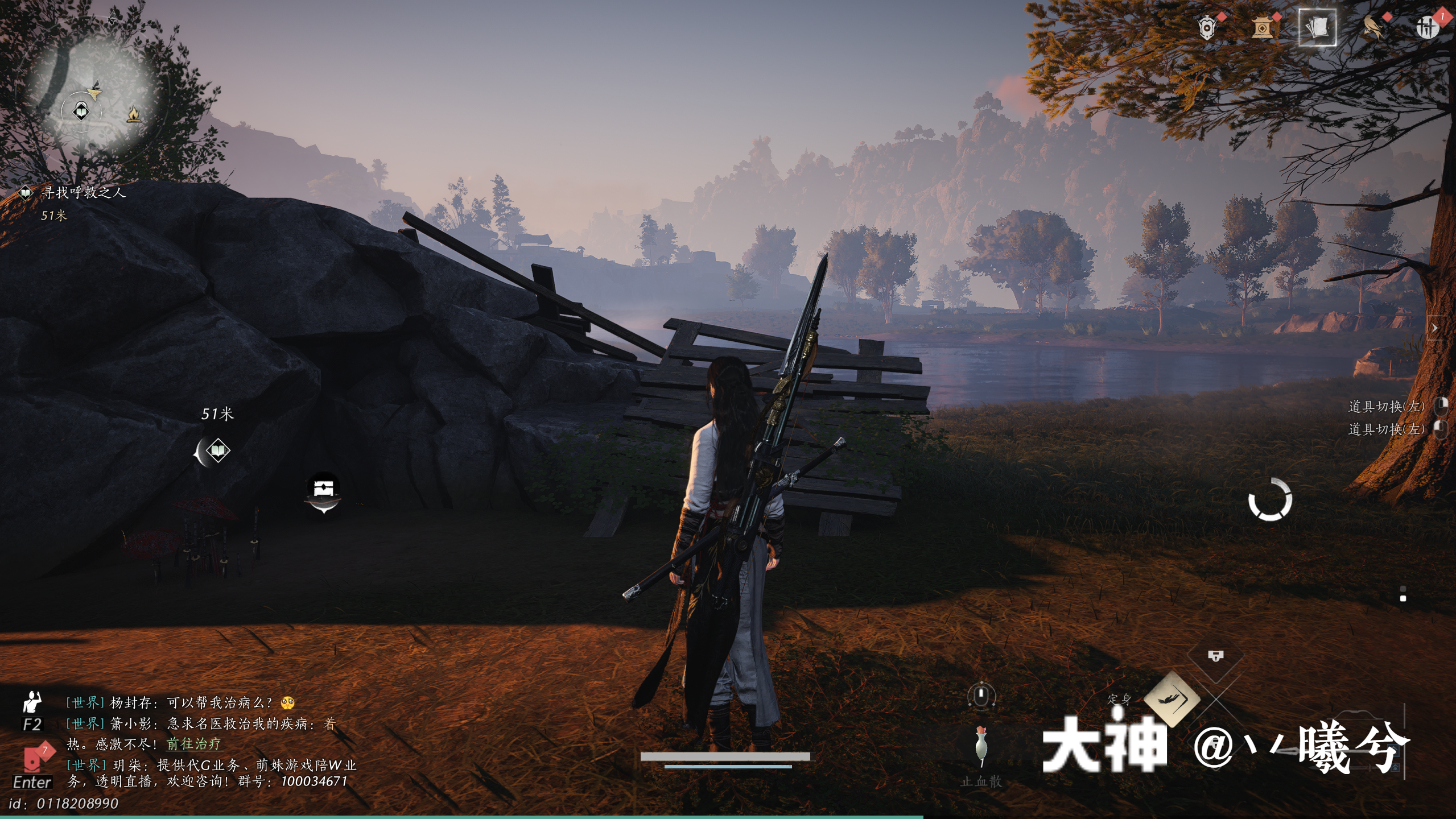Use the 止血散 medicine bottle
This screenshot has width=1456, height=819.
point(980,746)
